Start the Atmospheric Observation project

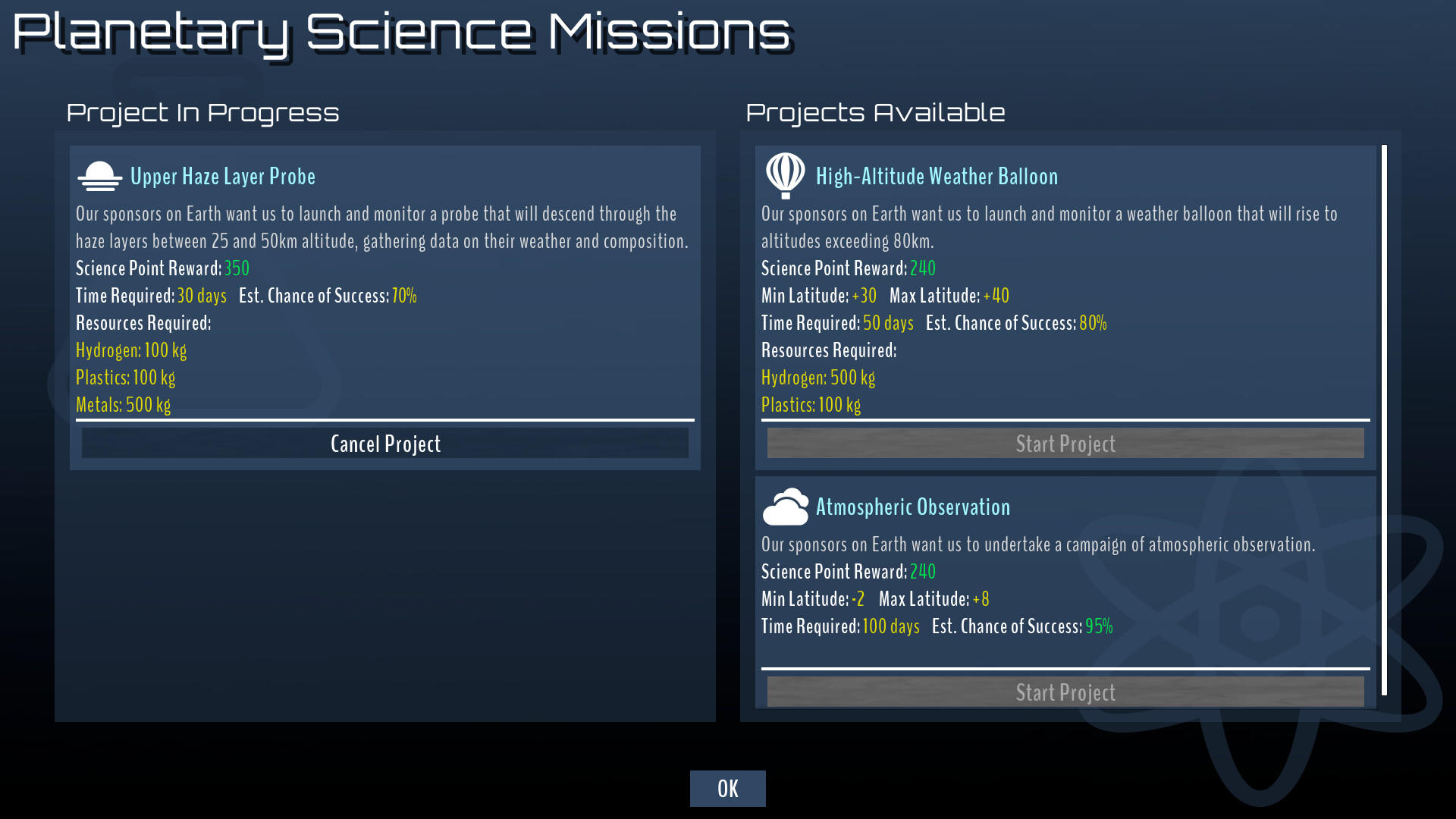pyautogui.click(x=1065, y=692)
